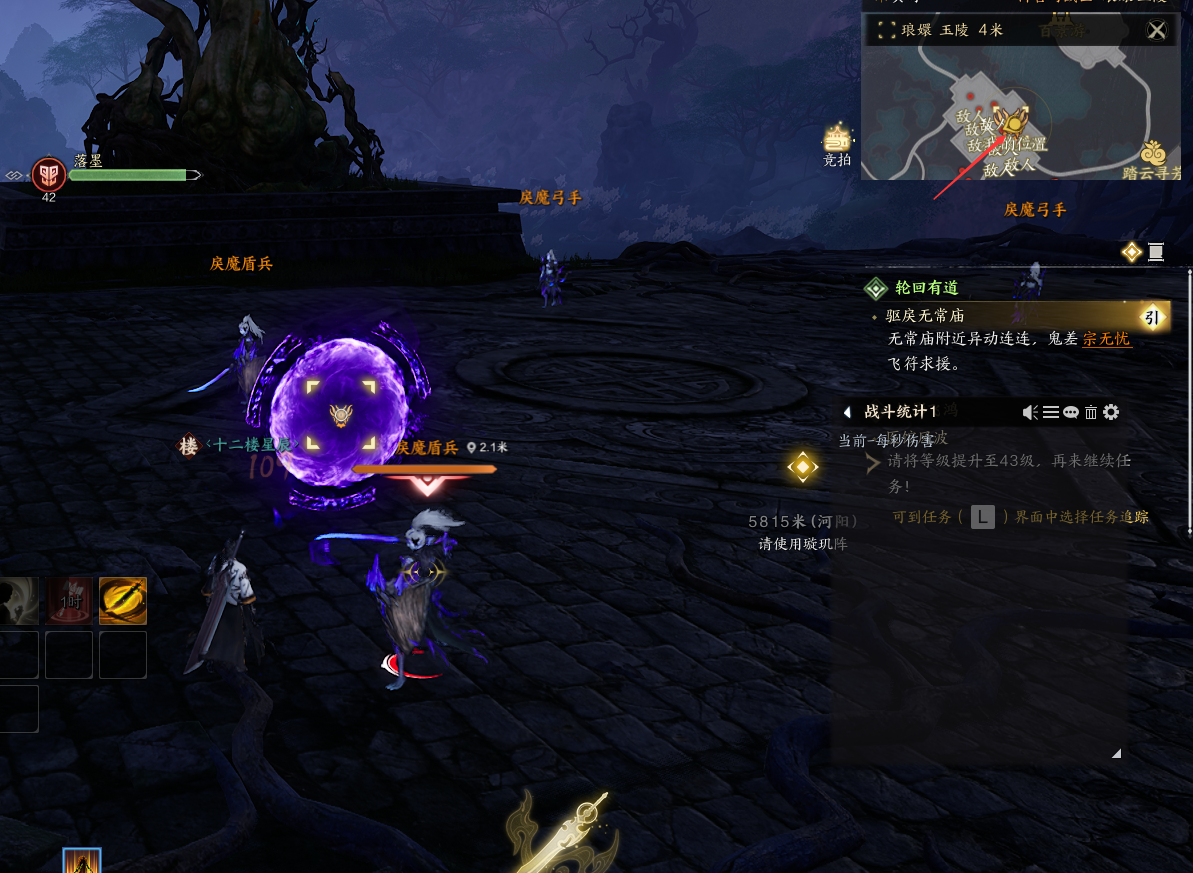Collapse the 战斗统计1 panel arrow
This screenshot has width=1193, height=873.
click(x=847, y=412)
